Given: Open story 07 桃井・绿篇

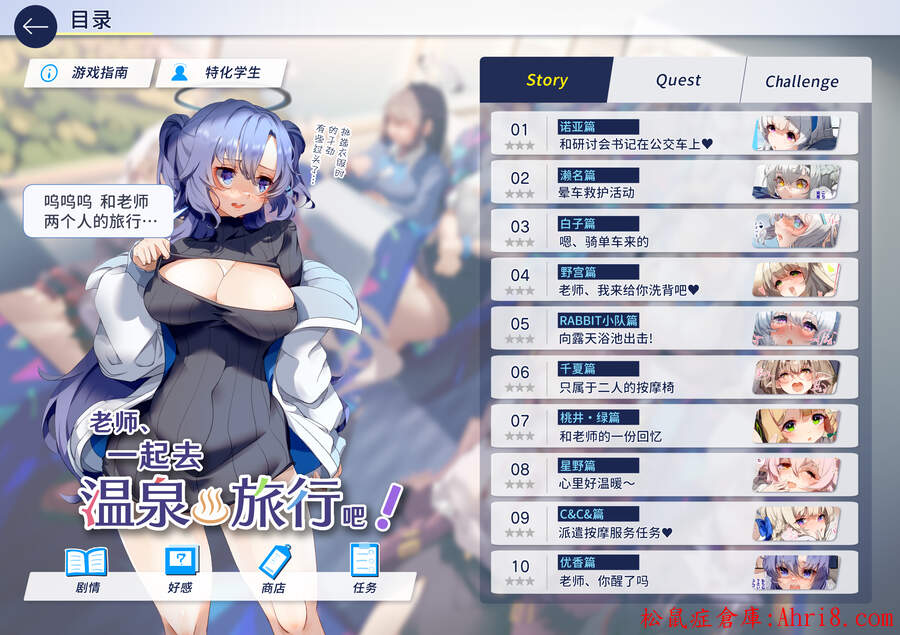Looking at the screenshot, I should coord(674,427).
